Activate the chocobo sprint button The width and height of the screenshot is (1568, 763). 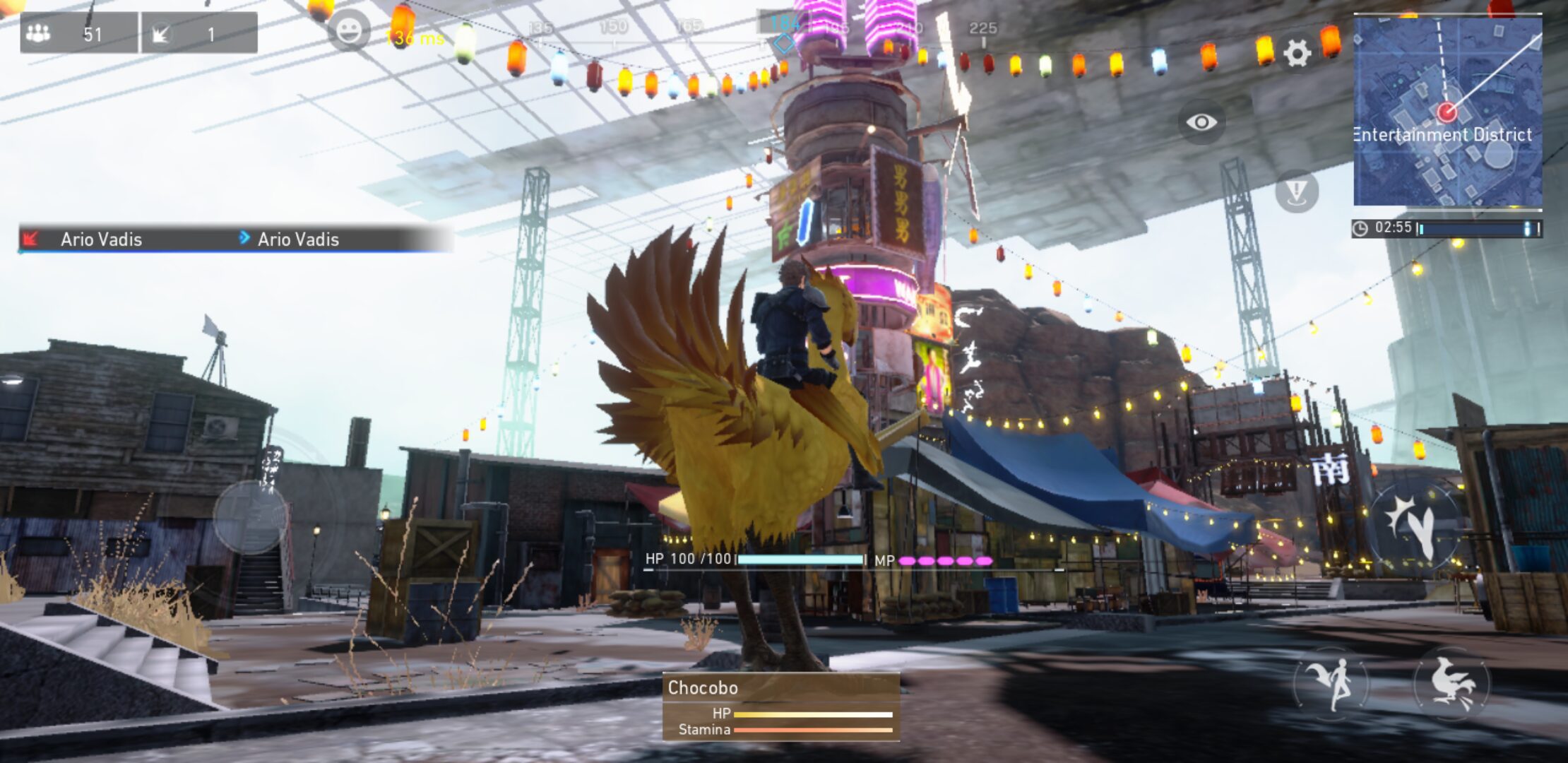1451,683
